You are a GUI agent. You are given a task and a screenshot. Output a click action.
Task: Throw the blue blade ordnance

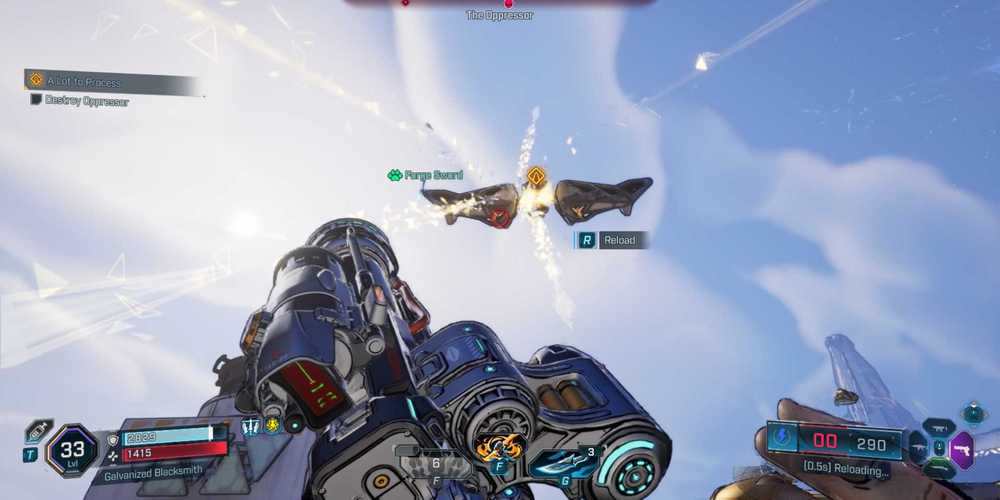563,461
